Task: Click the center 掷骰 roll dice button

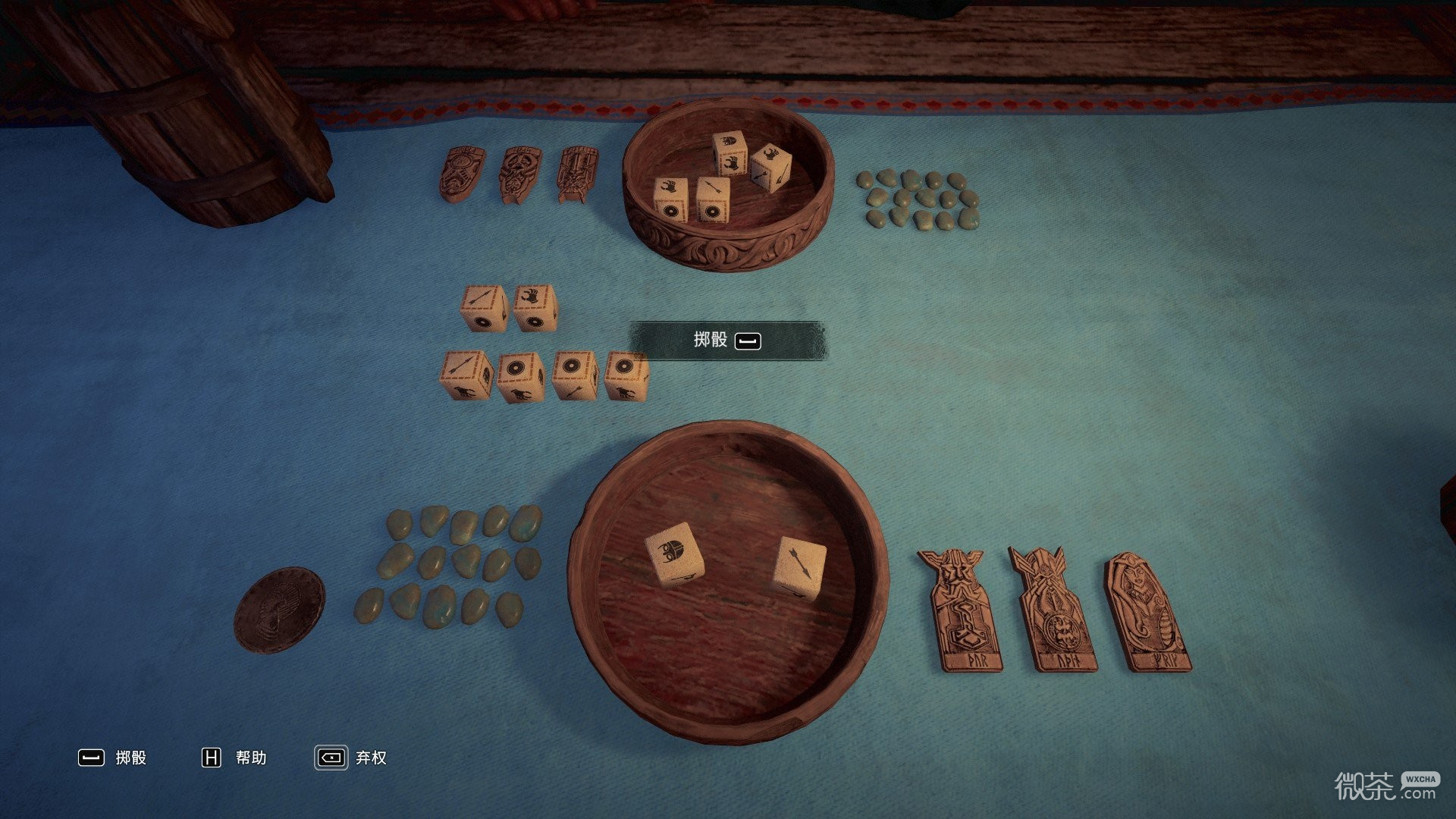Action: 726,340
